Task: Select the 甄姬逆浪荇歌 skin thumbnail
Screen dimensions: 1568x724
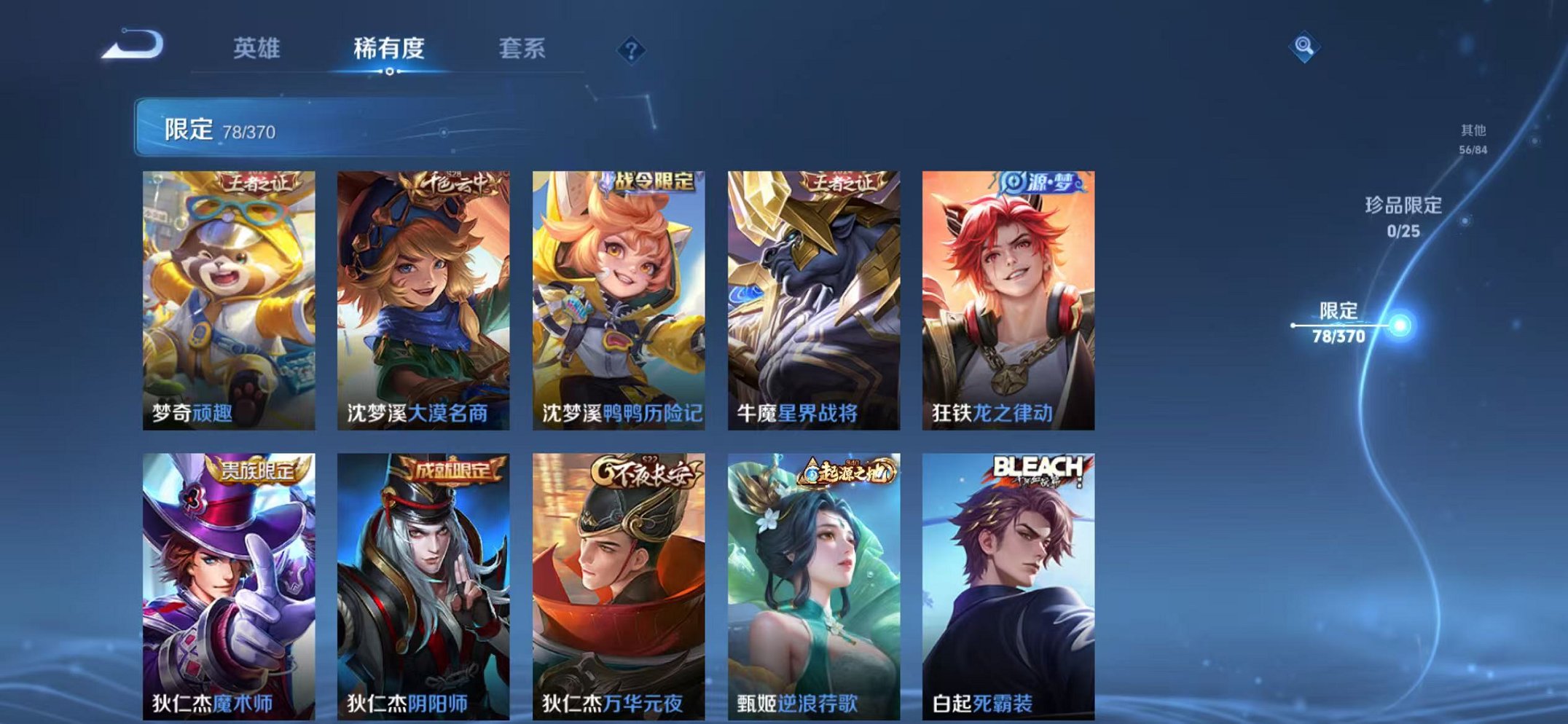Action: [x=816, y=583]
